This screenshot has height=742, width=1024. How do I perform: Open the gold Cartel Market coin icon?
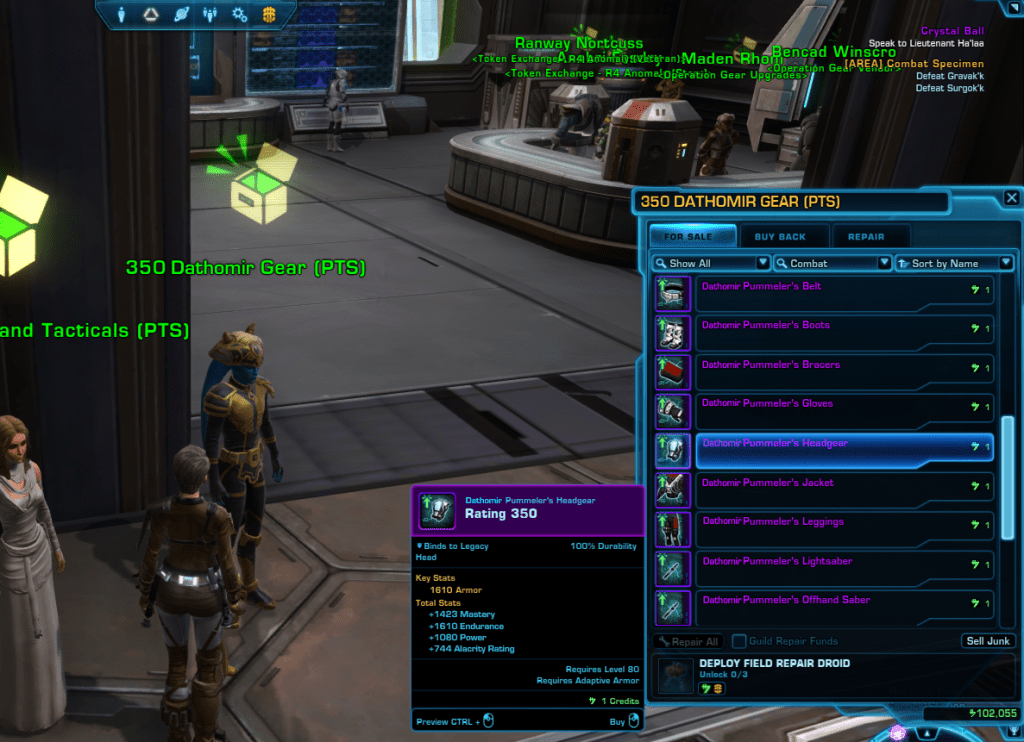(269, 14)
